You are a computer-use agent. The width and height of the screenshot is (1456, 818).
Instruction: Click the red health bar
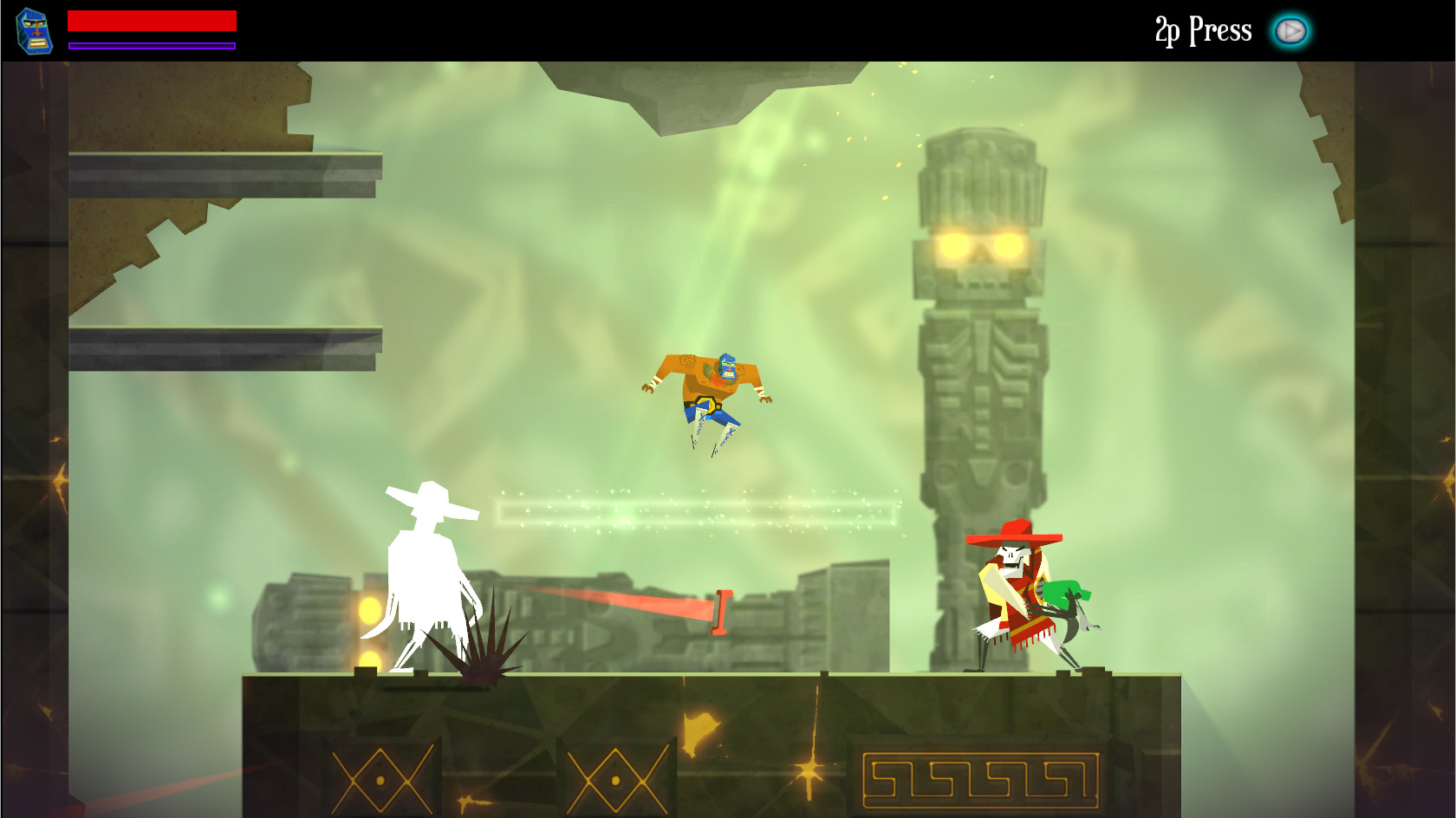(x=152, y=19)
